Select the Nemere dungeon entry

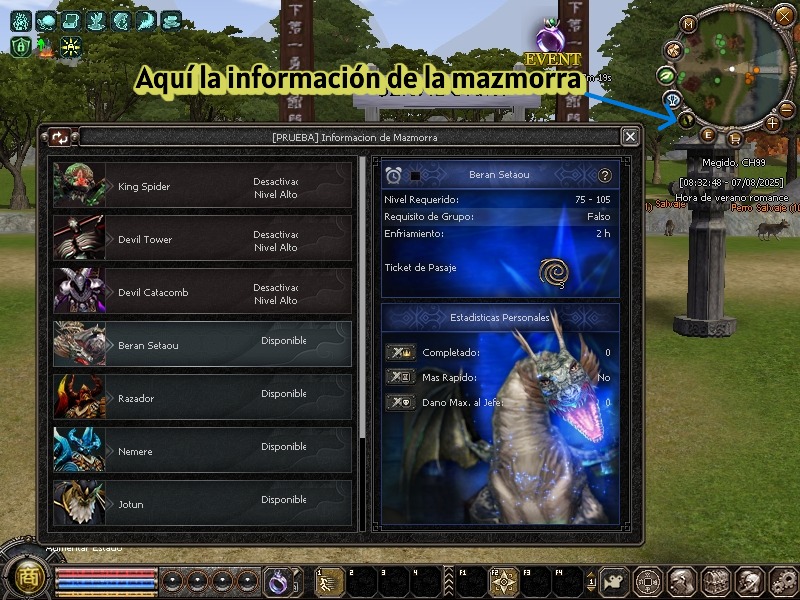pyautogui.click(x=202, y=451)
